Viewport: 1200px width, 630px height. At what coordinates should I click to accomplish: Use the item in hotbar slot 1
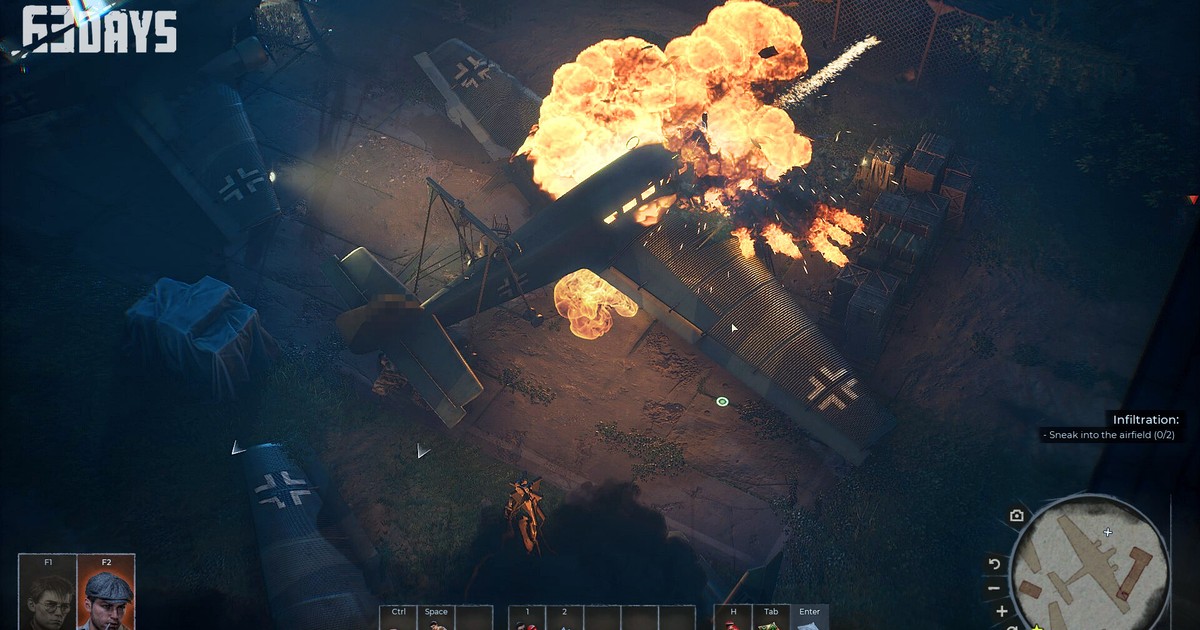tap(527, 619)
